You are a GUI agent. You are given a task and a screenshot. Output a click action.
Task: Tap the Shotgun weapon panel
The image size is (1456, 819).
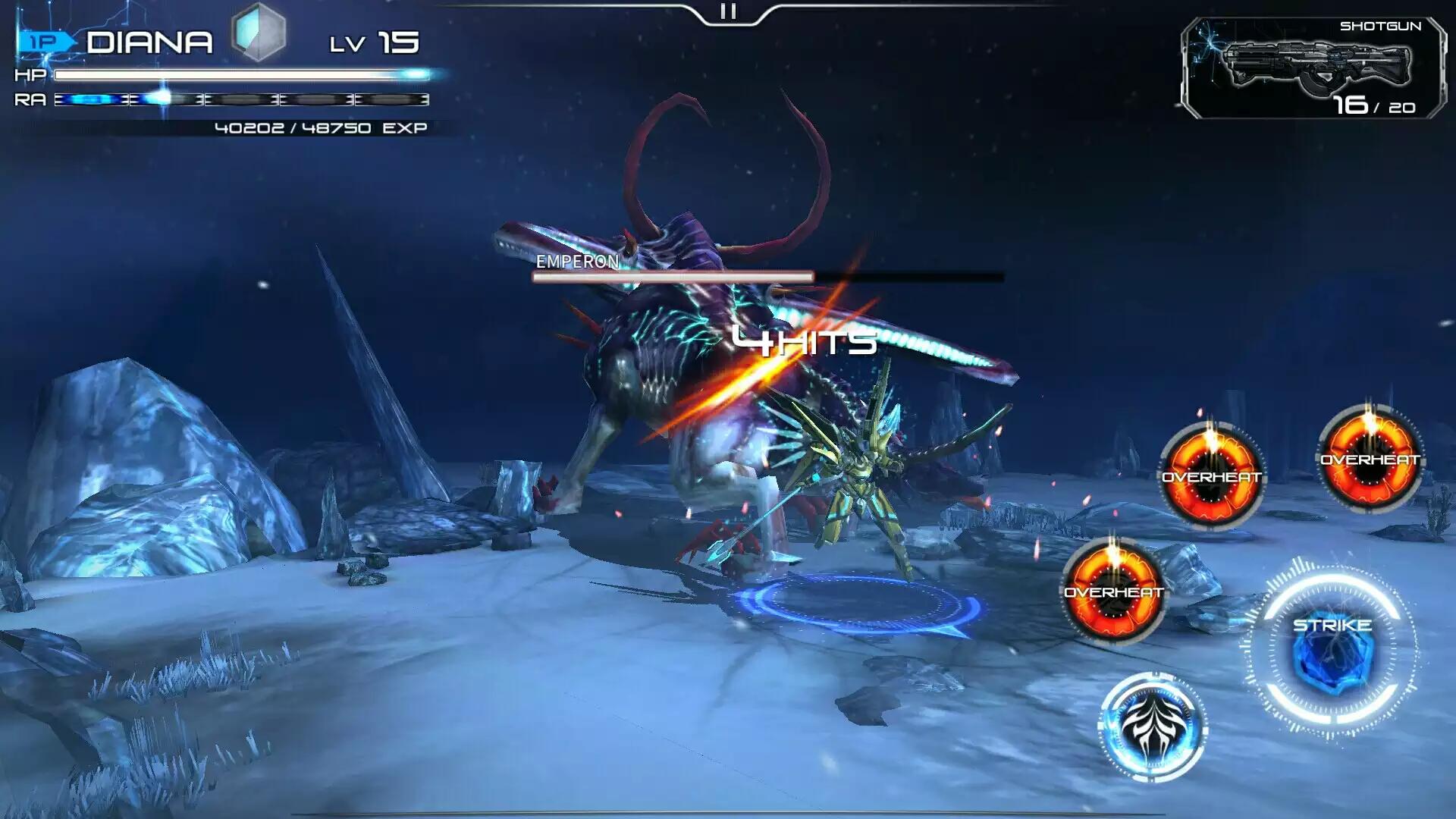pos(1313,69)
